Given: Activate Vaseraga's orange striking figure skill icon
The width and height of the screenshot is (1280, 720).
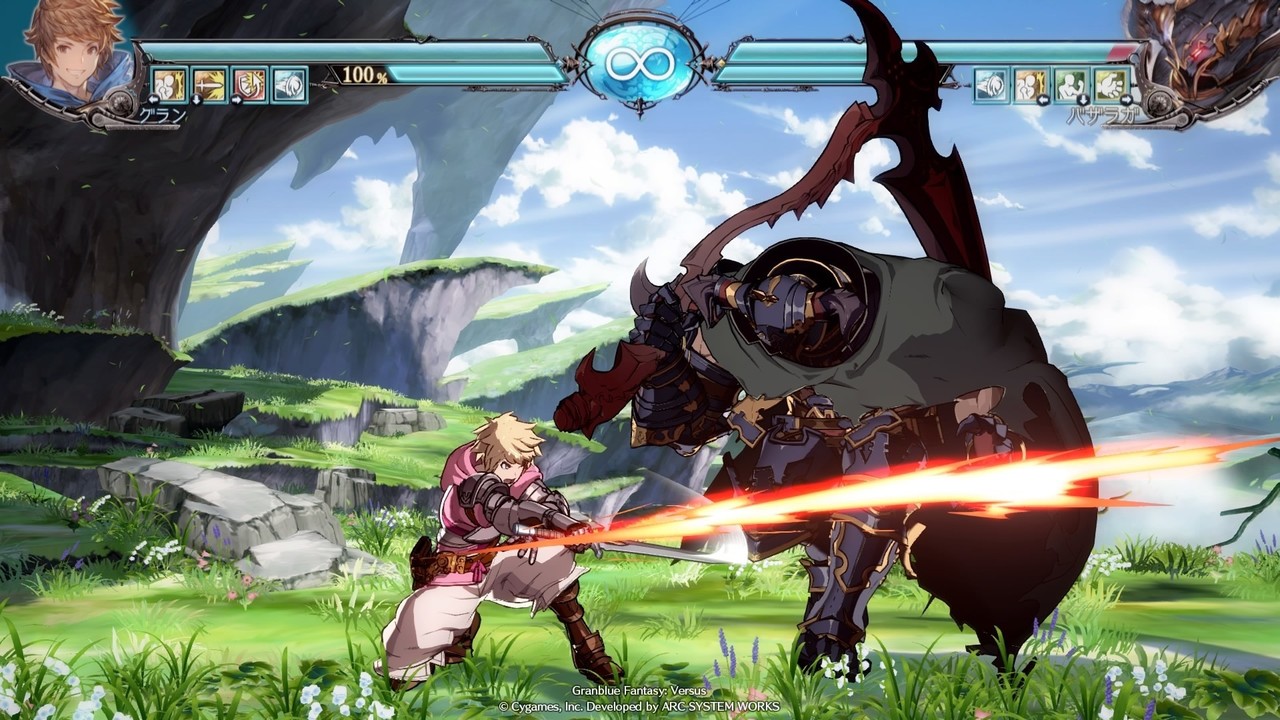Looking at the screenshot, I should click(1031, 85).
